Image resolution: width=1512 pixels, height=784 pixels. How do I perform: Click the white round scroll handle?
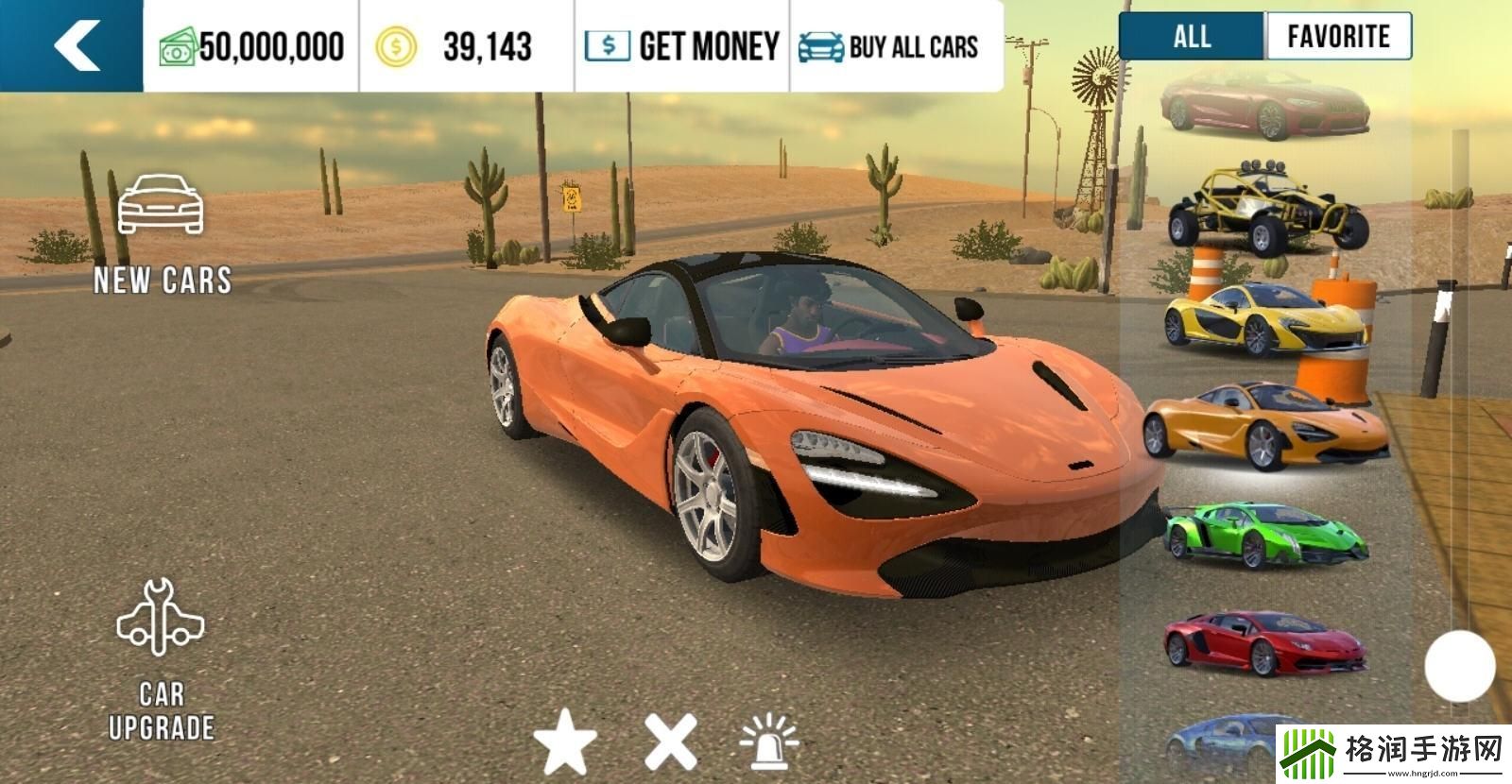[x=1459, y=666]
